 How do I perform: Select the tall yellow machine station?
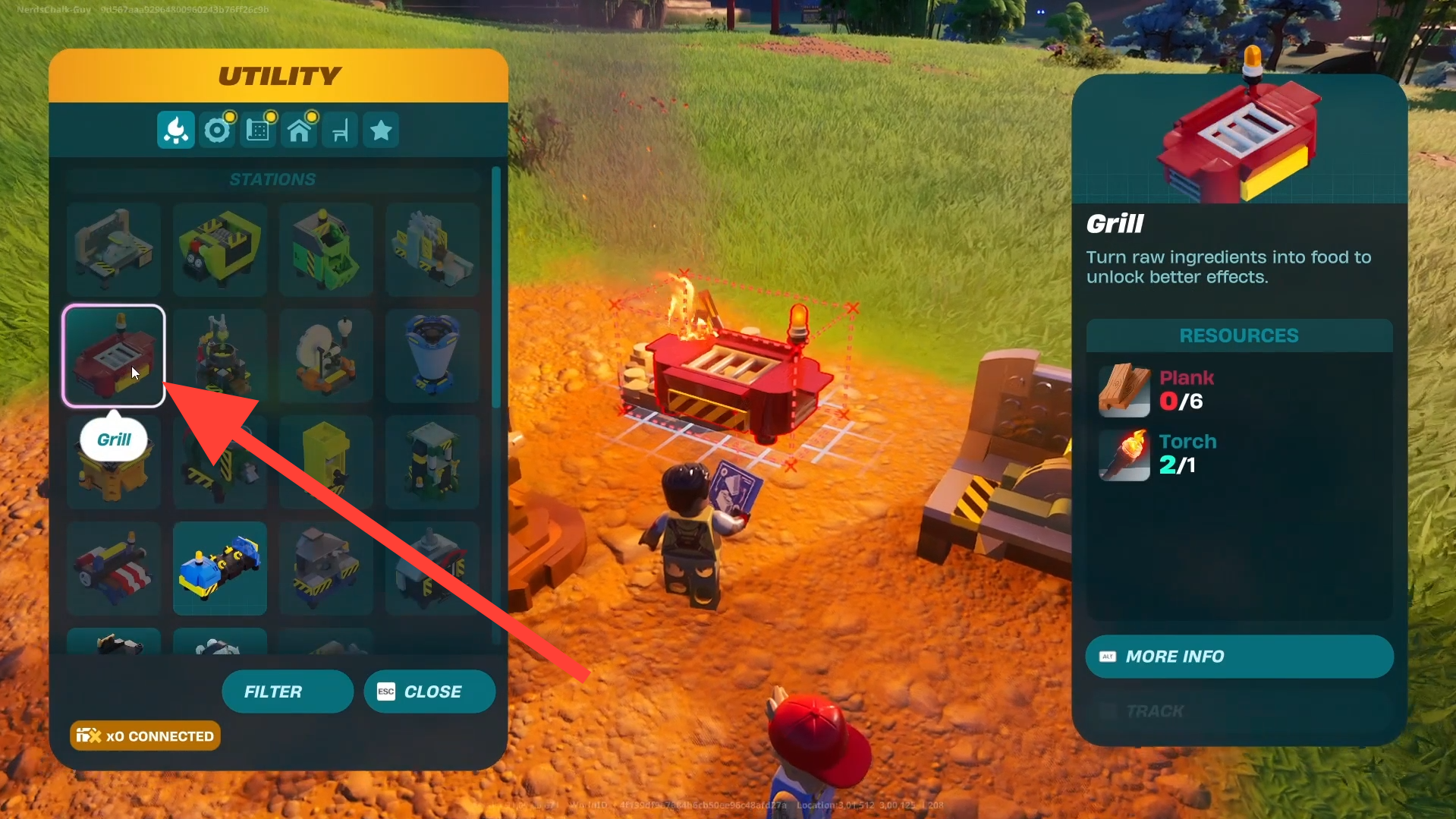click(x=326, y=462)
